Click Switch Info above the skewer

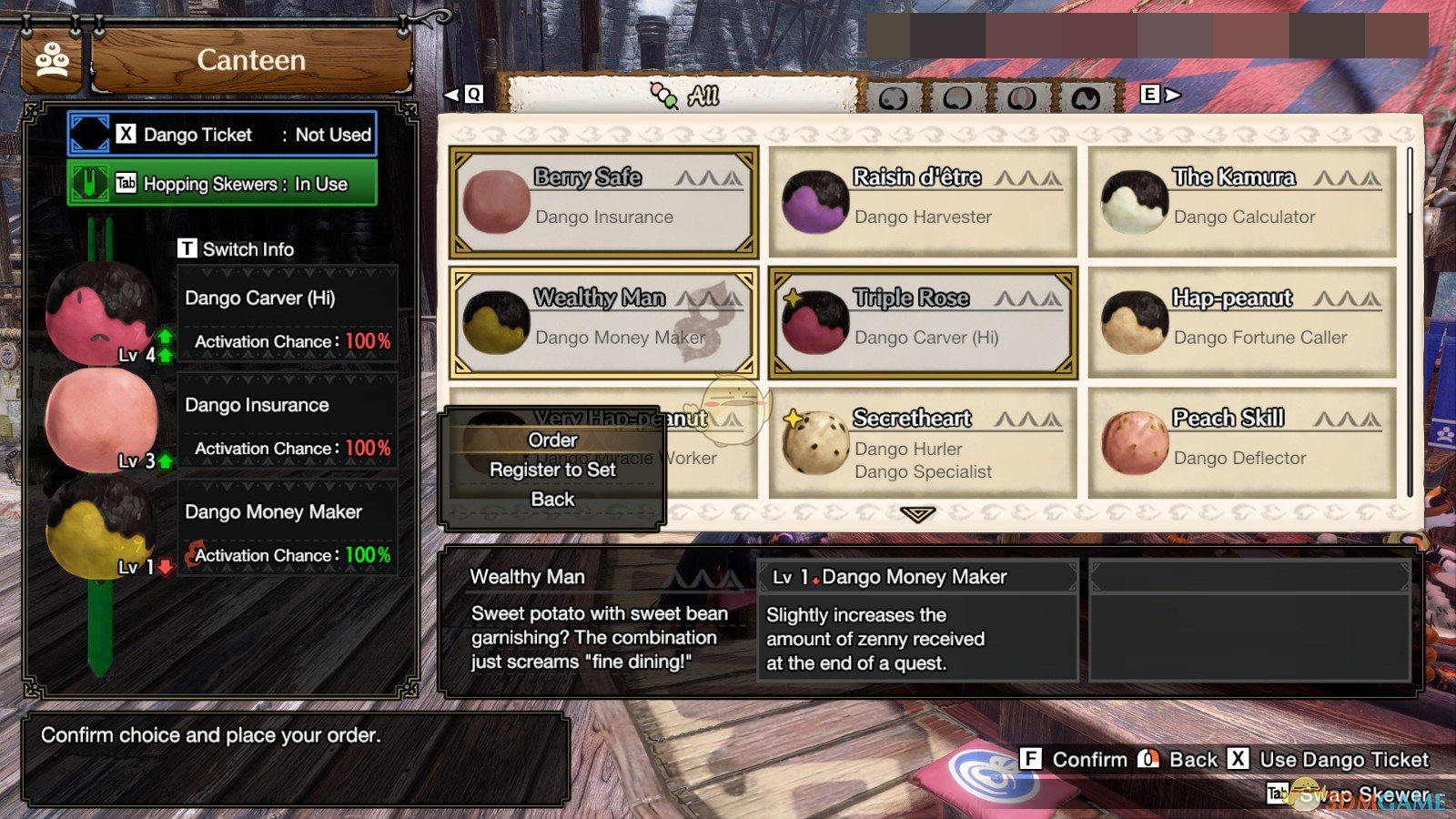coord(237,249)
